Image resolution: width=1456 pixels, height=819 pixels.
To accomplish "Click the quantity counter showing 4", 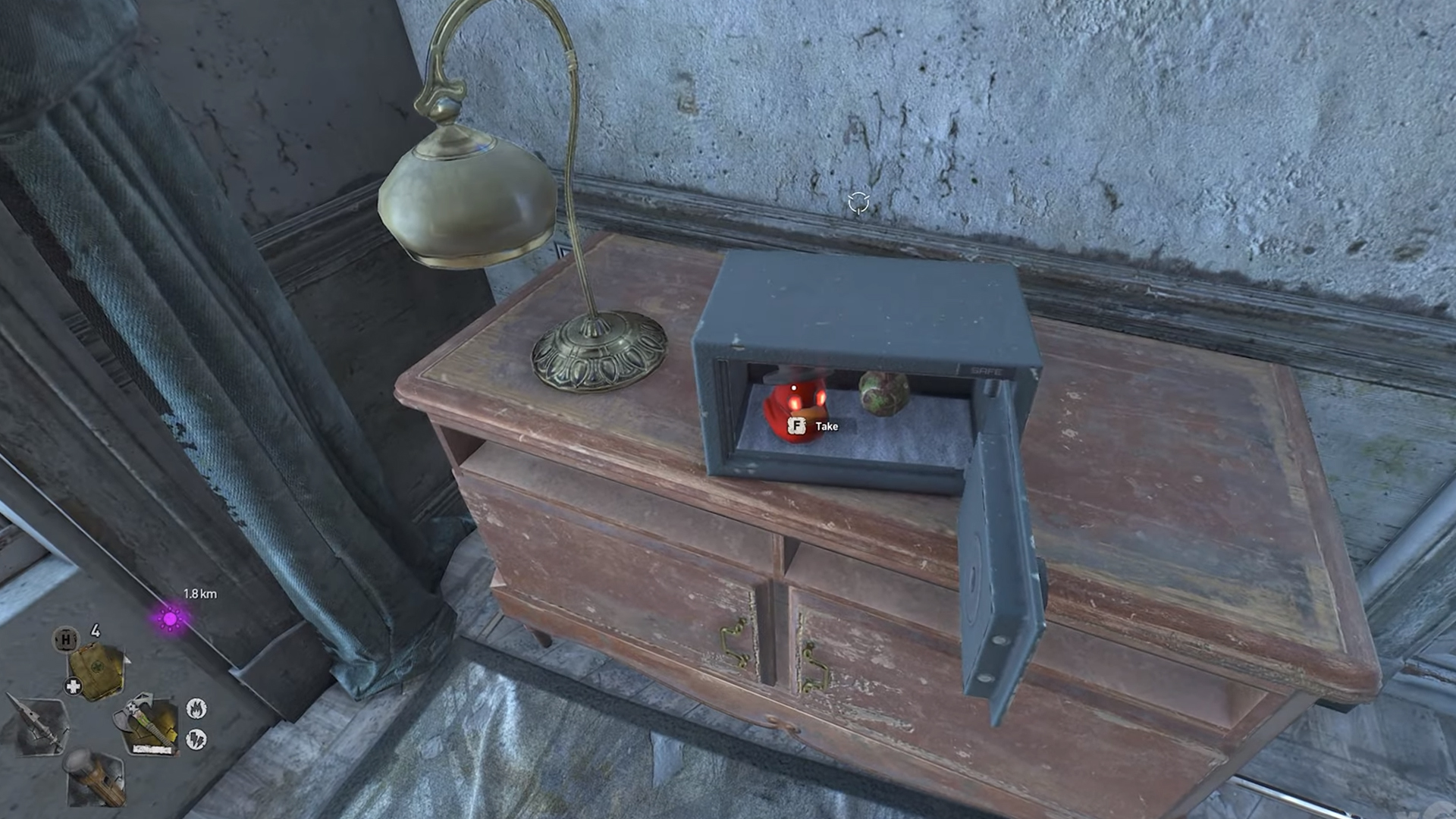I will click(x=96, y=632).
